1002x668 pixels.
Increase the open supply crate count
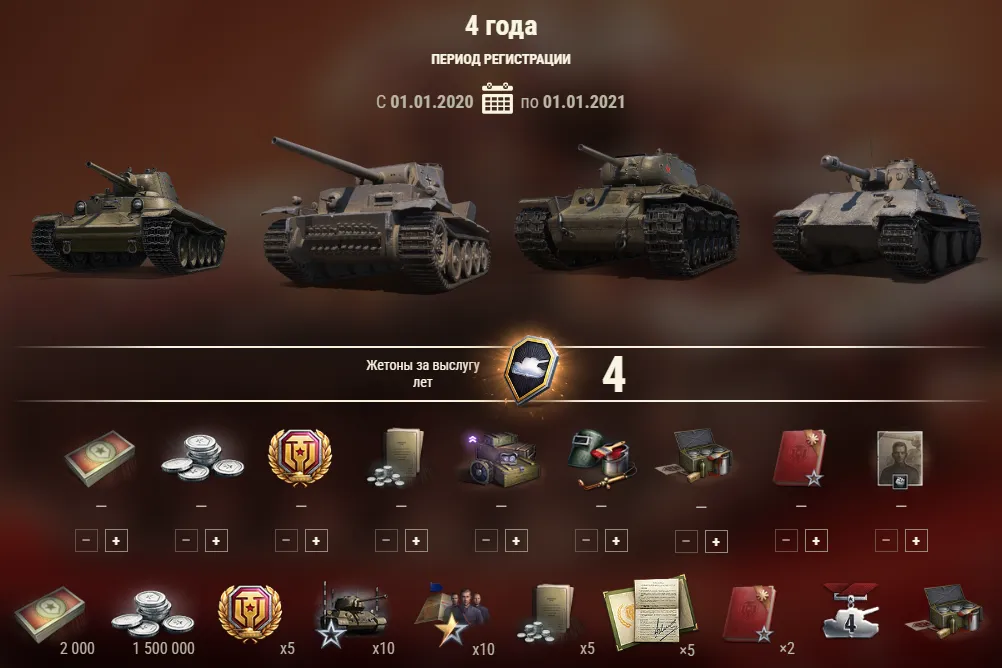pyautogui.click(x=716, y=541)
